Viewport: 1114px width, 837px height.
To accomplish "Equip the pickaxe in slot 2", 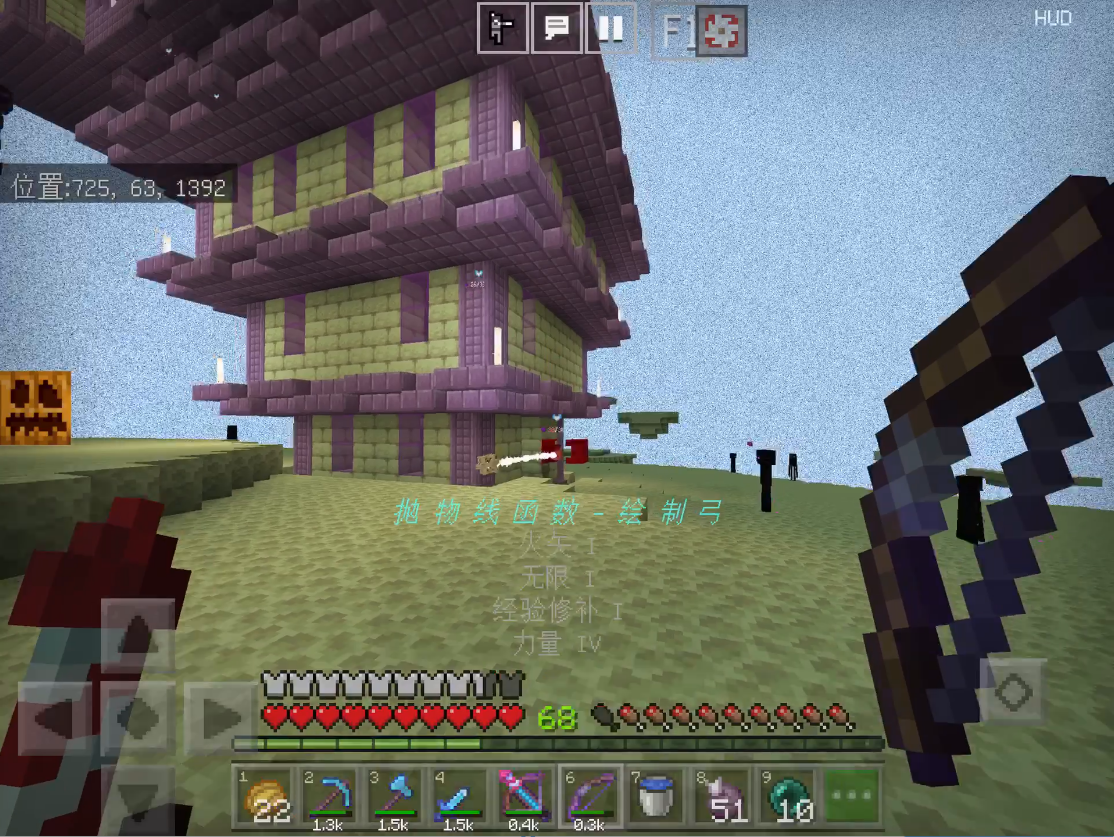I will (330, 797).
